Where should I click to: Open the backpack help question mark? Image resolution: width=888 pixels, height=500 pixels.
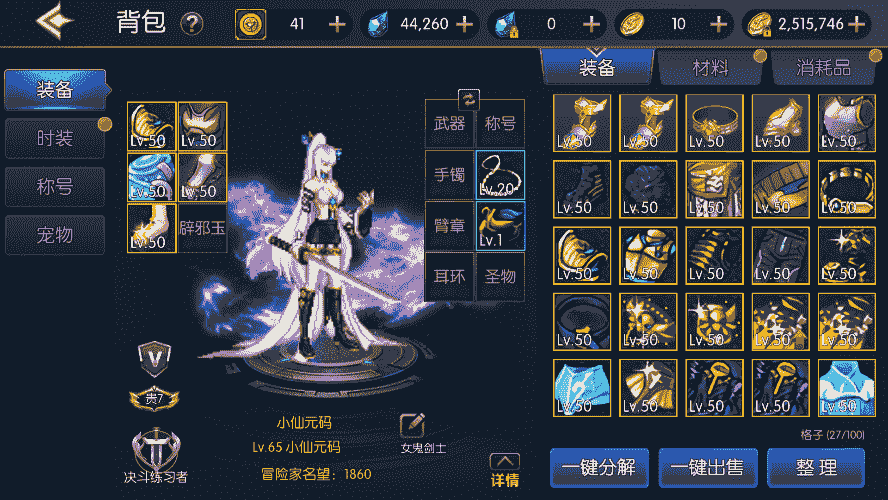pos(191,24)
